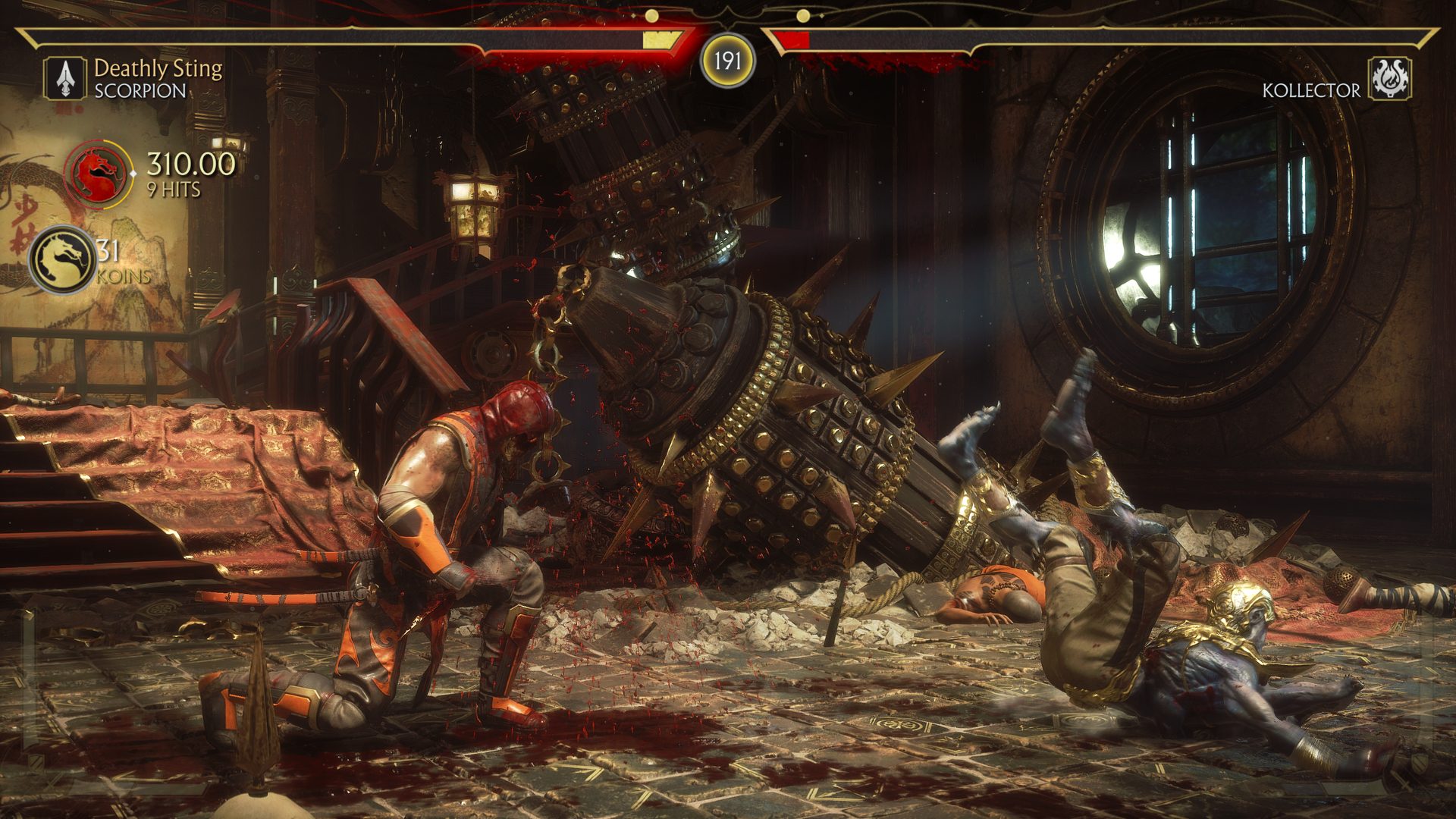
Task: Click the KOLLECTOR name label
Action: pos(1310,89)
